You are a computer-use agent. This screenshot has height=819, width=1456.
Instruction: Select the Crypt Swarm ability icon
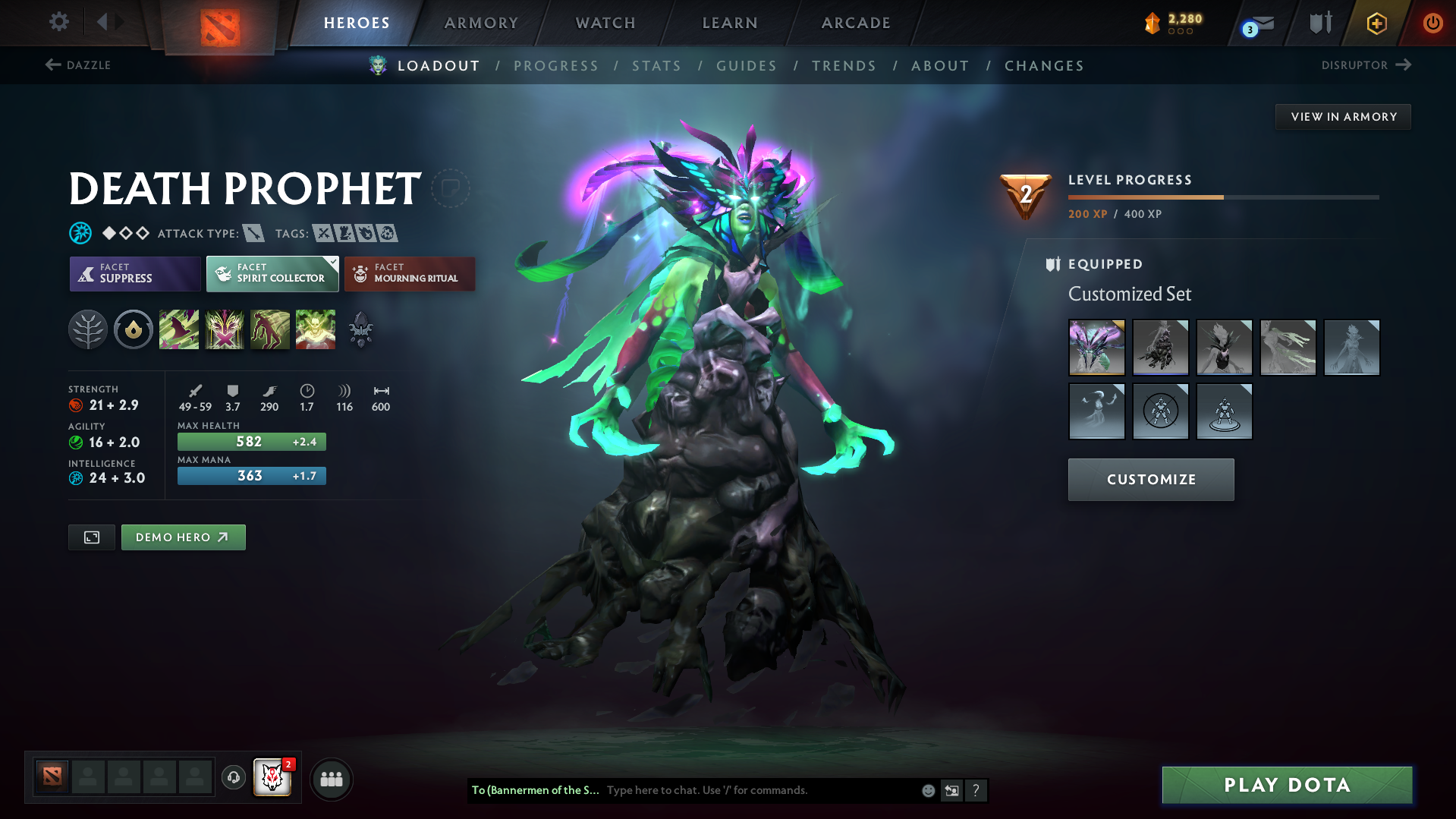point(179,329)
